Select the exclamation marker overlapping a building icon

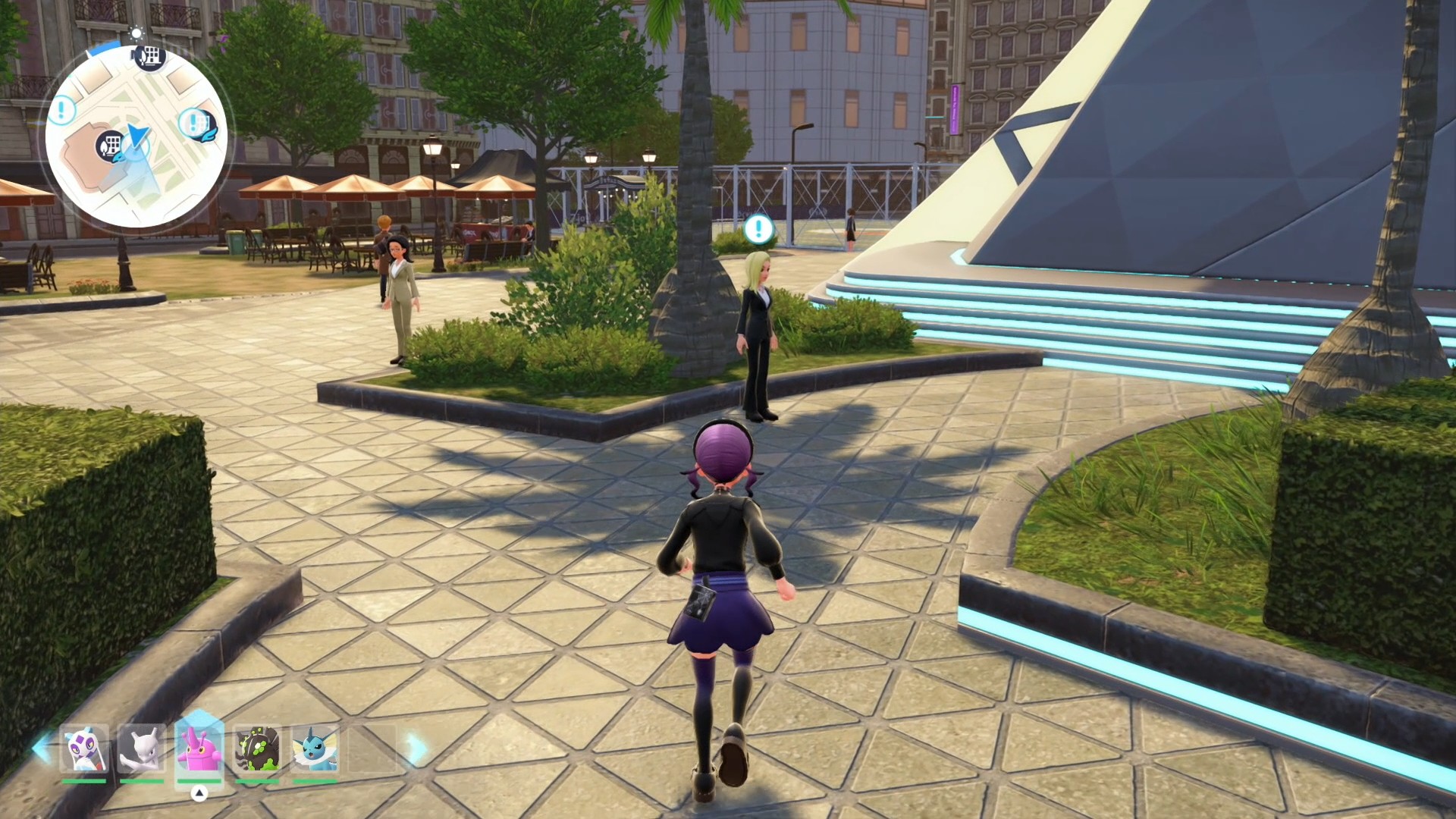[x=193, y=122]
